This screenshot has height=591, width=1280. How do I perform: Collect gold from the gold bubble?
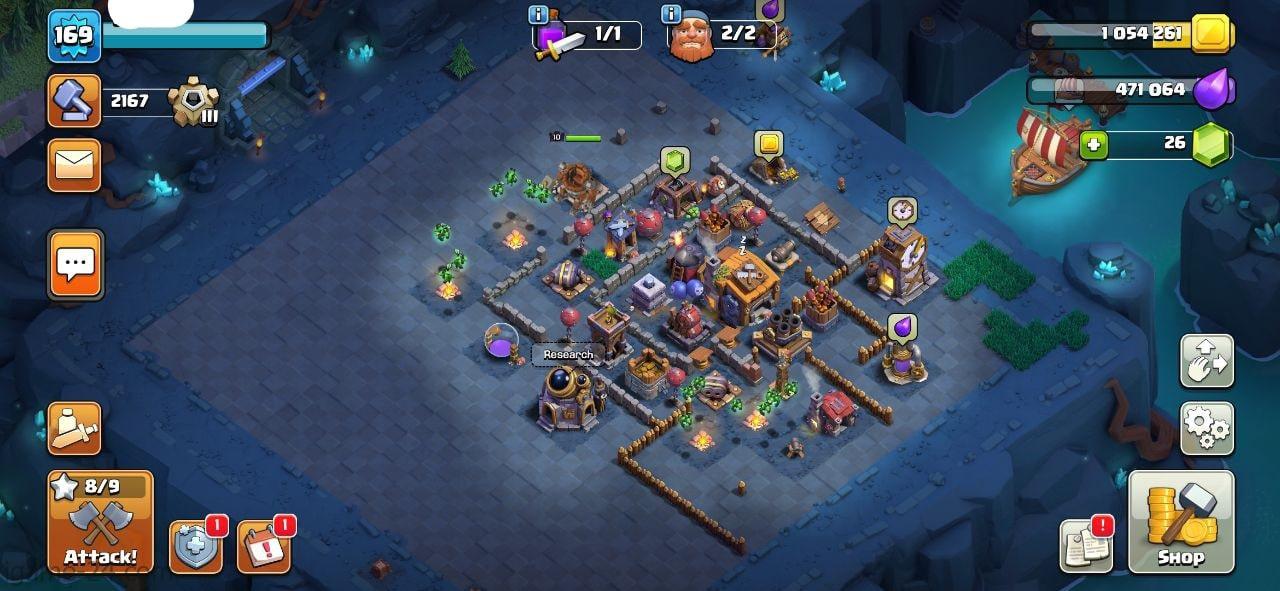[x=768, y=144]
